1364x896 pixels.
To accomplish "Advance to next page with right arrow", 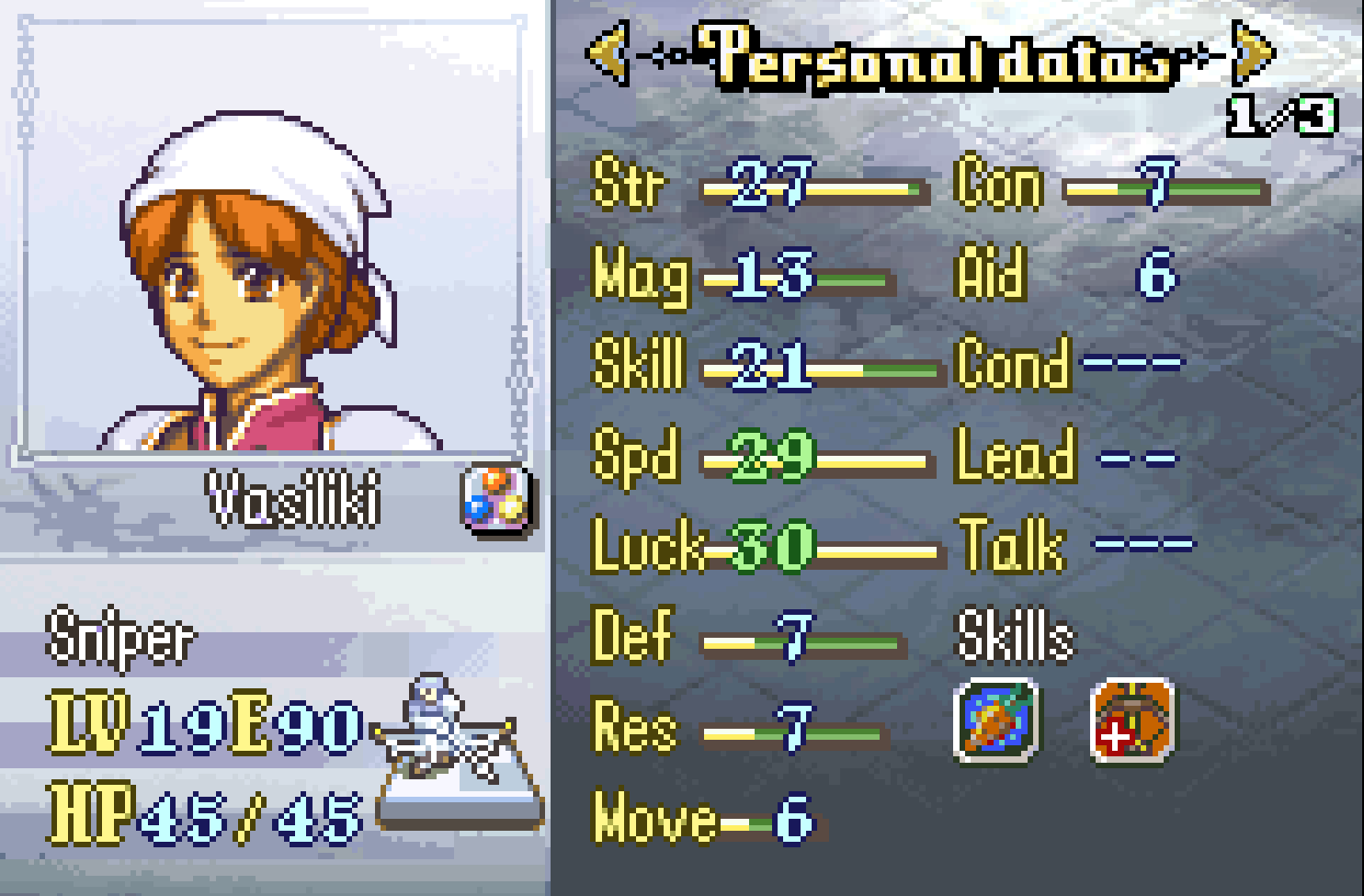I will click(1254, 53).
